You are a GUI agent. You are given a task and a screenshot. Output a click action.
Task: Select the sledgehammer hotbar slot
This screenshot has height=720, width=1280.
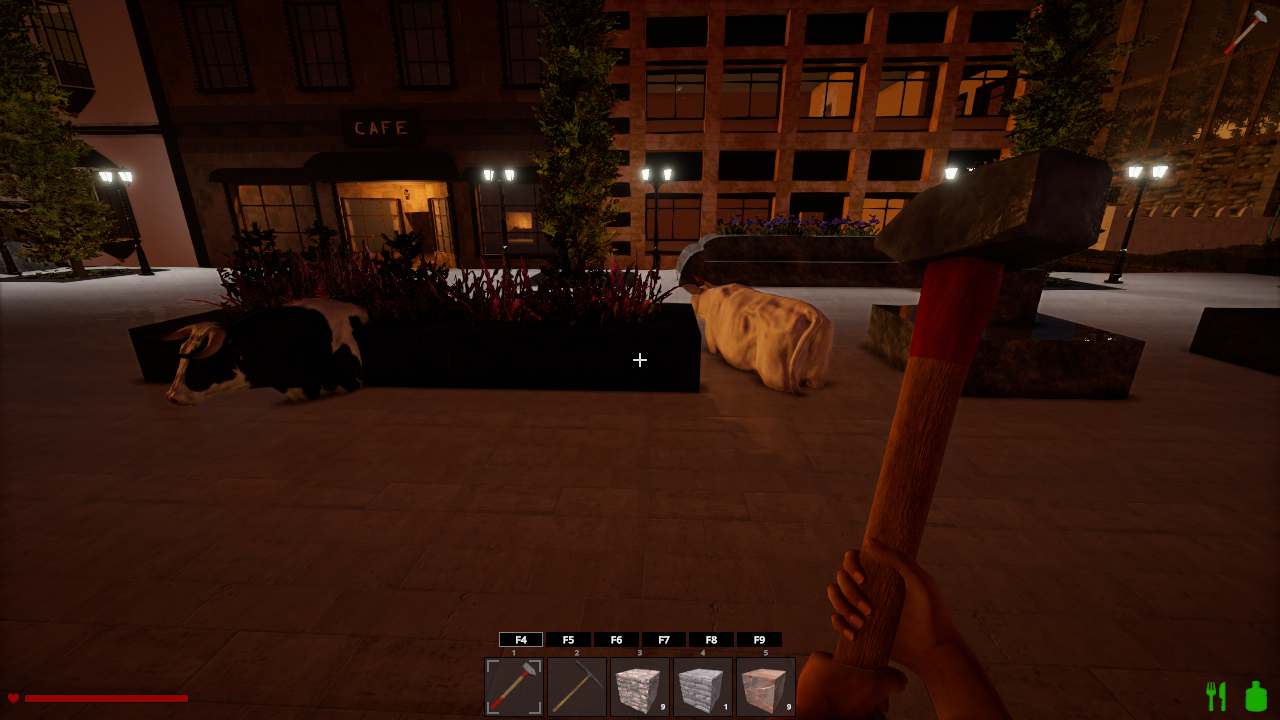[x=514, y=687]
